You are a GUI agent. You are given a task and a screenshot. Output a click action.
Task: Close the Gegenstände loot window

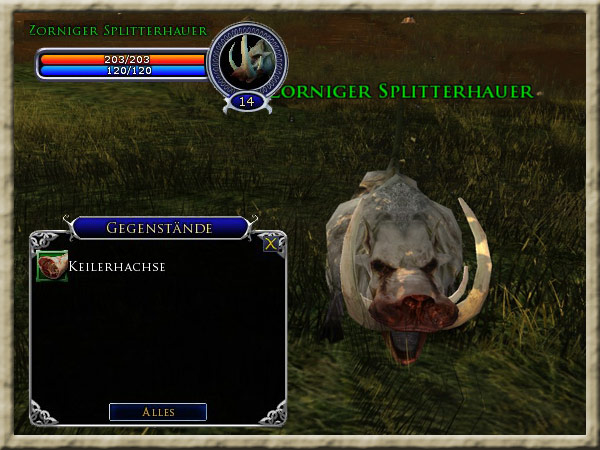pyautogui.click(x=270, y=242)
